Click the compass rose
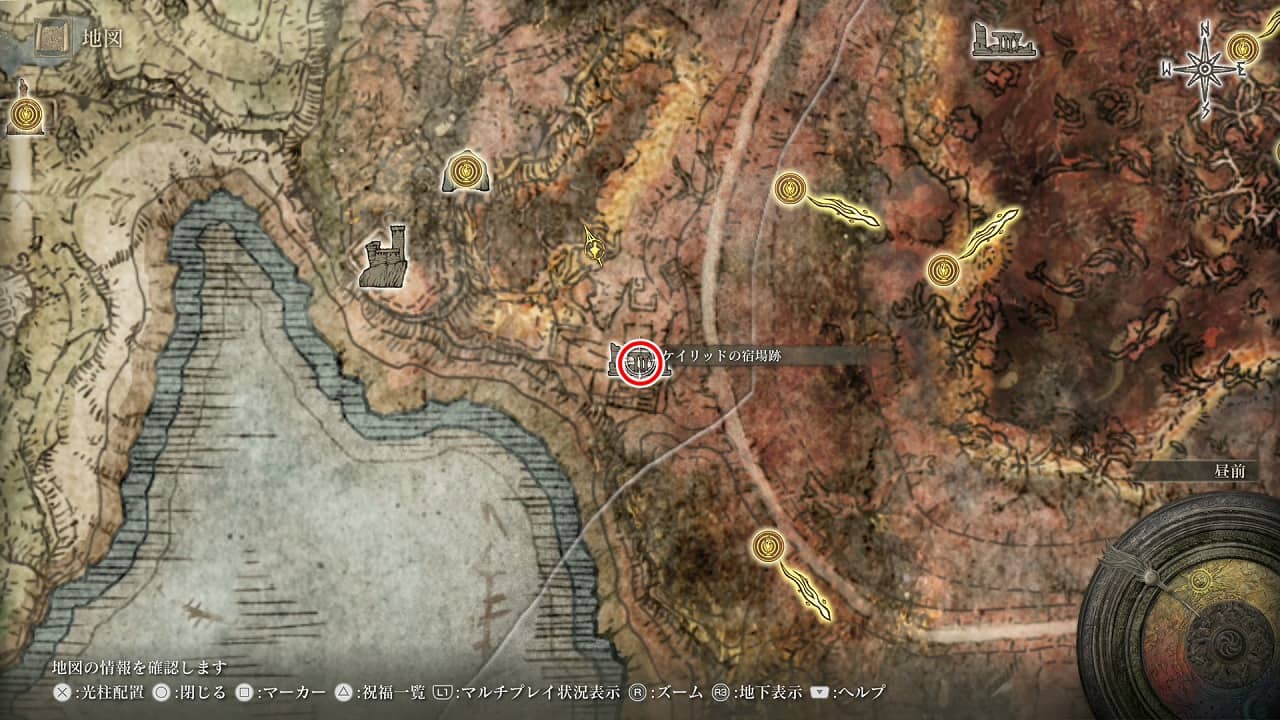This screenshot has height=720, width=1280. coord(1204,68)
